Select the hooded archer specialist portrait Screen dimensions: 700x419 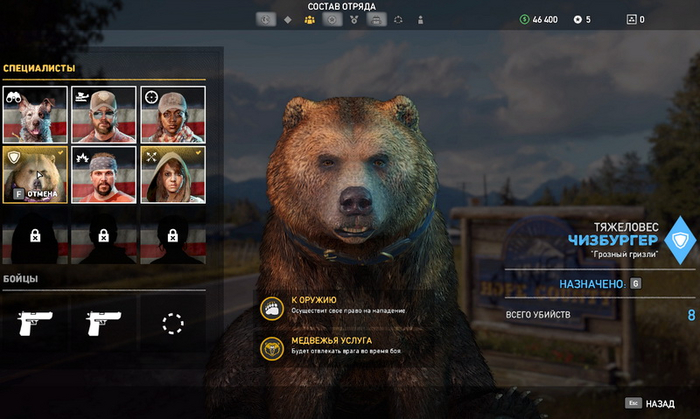coord(172,175)
